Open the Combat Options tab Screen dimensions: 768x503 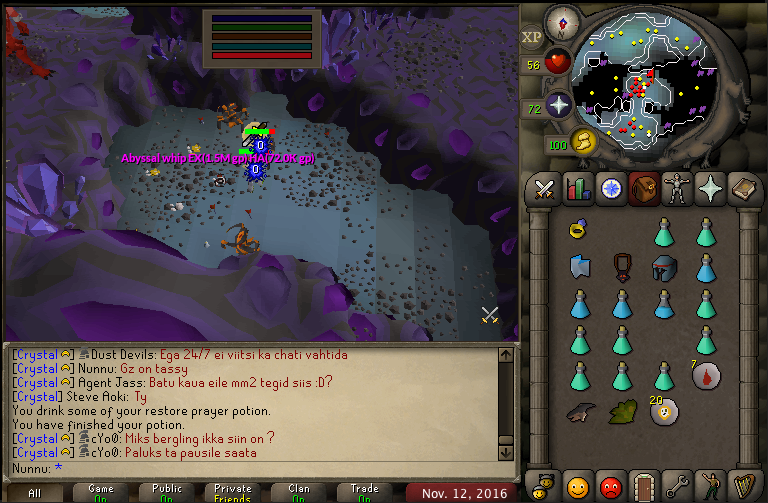coord(544,187)
